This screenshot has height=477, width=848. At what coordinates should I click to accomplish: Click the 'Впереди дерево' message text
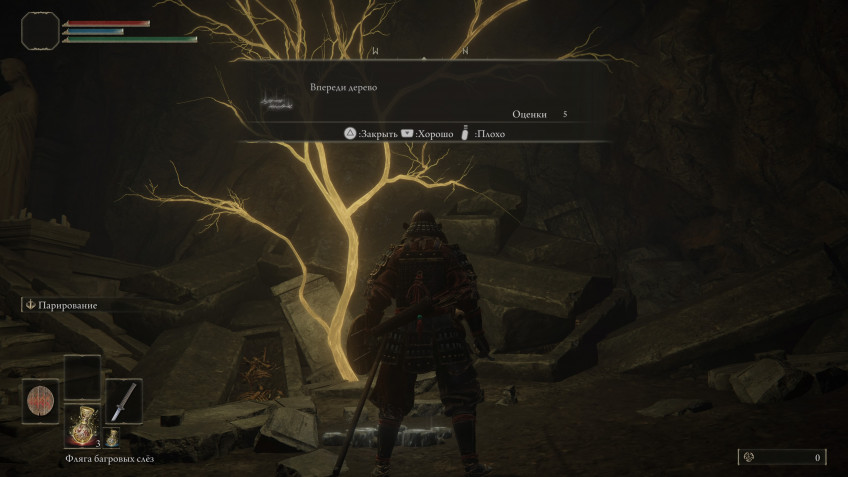(343, 88)
